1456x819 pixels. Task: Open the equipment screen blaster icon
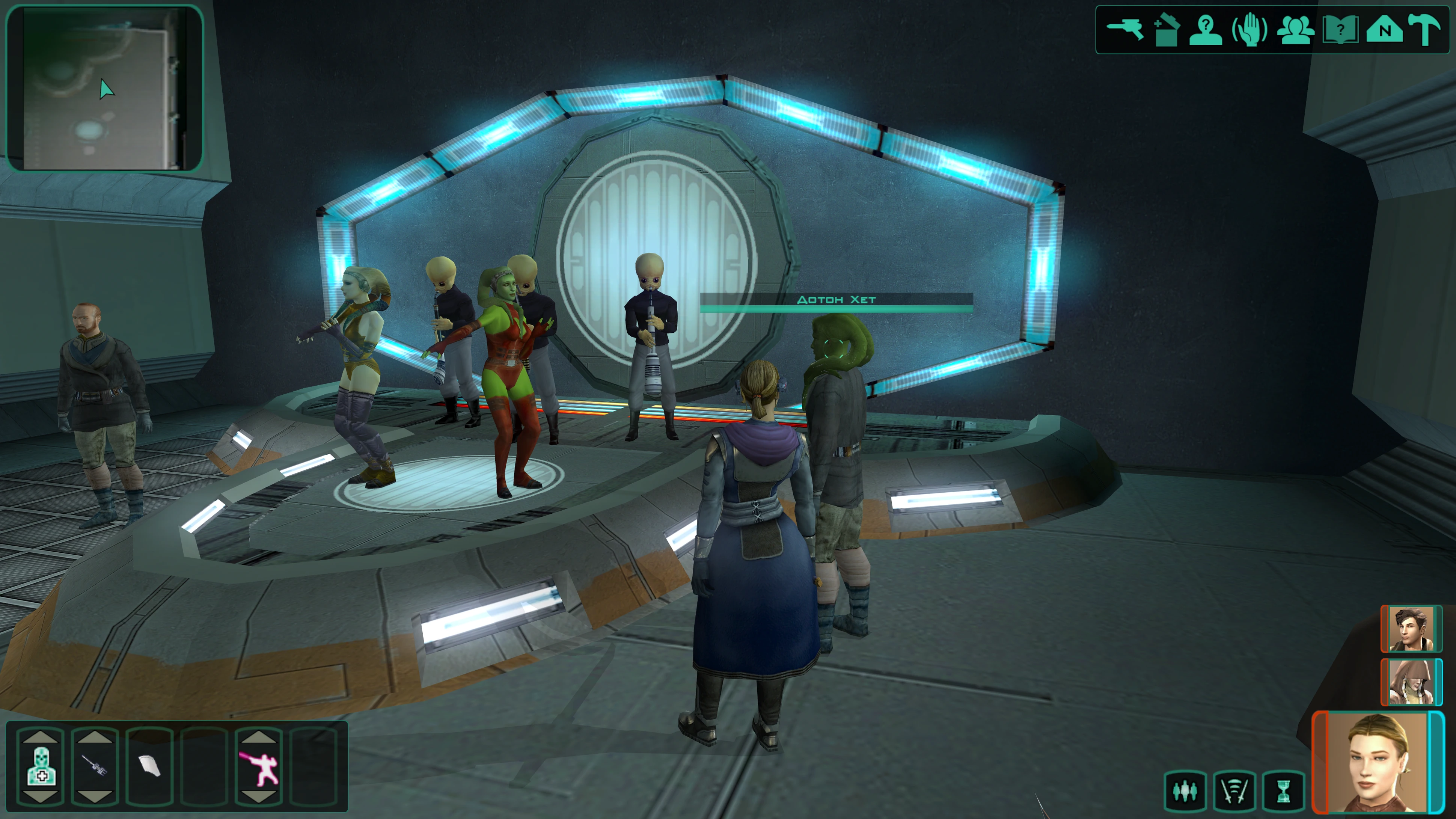(1124, 29)
